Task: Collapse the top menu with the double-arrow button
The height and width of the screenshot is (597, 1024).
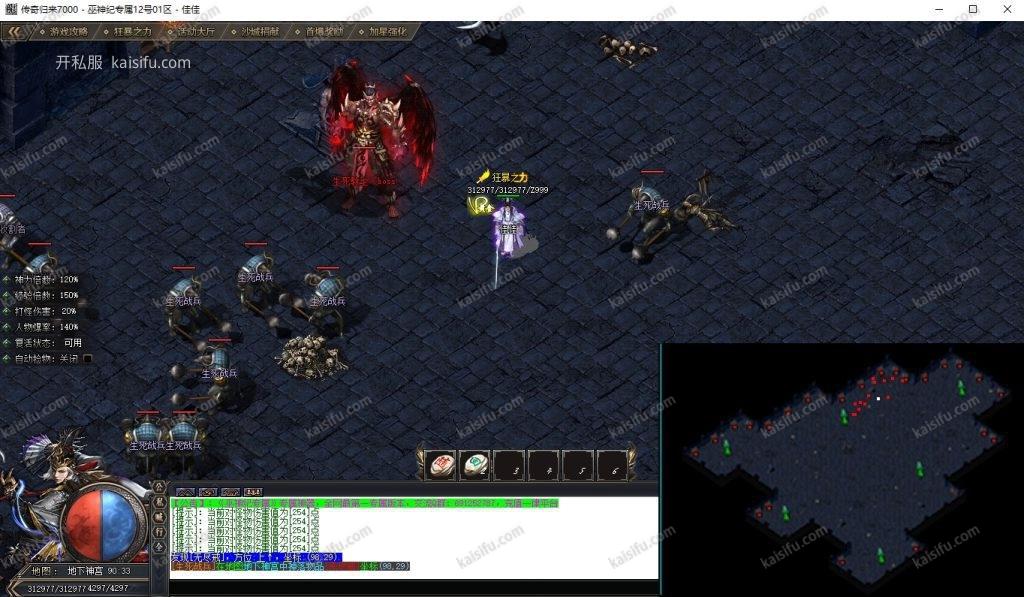Action: coord(15,31)
